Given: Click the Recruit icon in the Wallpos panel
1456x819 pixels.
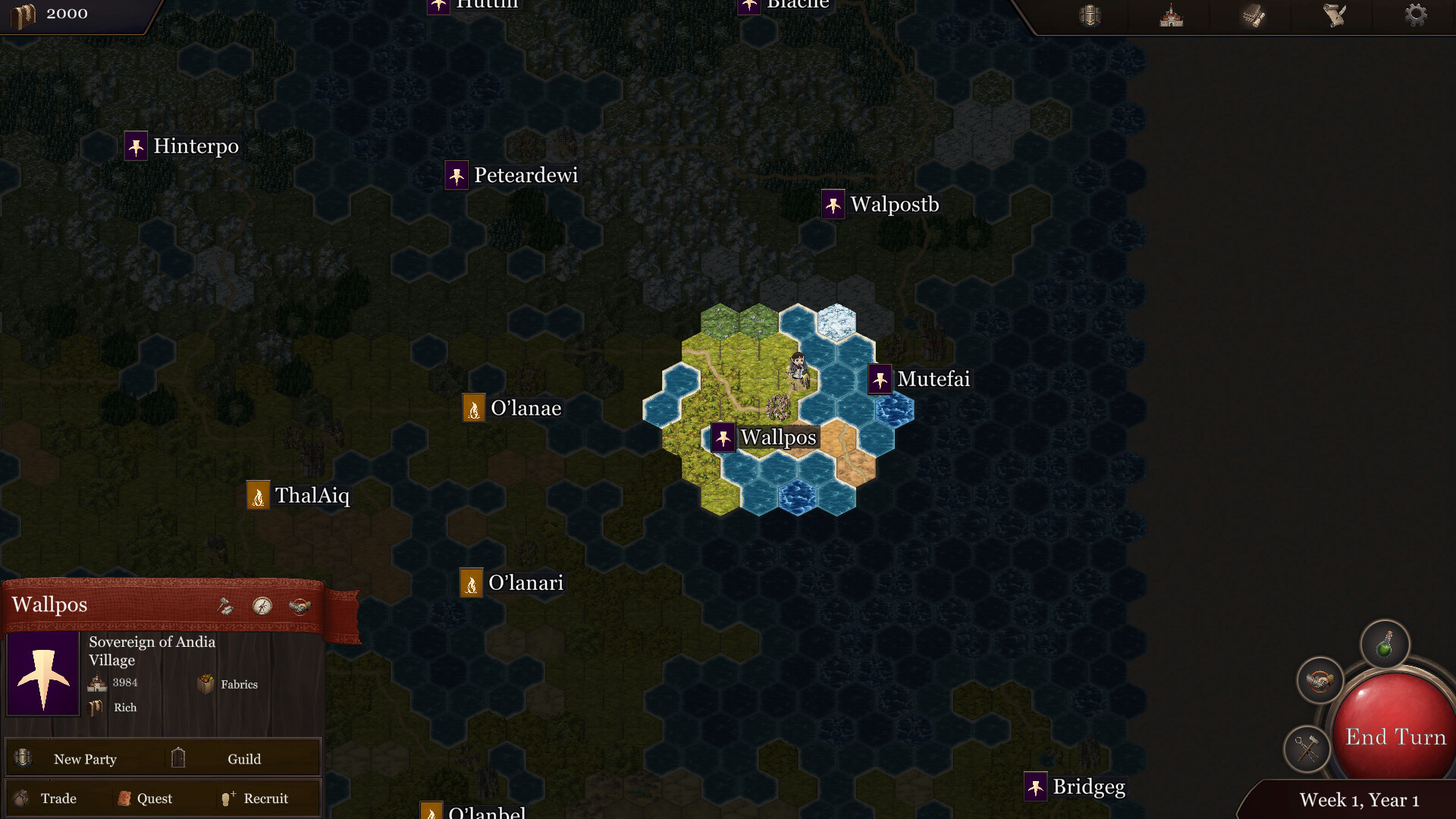Looking at the screenshot, I should point(227,798).
